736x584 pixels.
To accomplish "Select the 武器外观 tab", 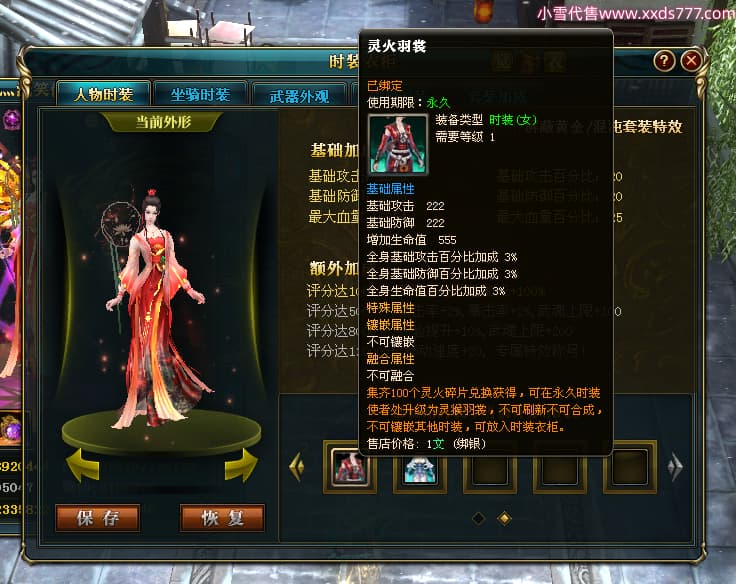I will click(299, 97).
